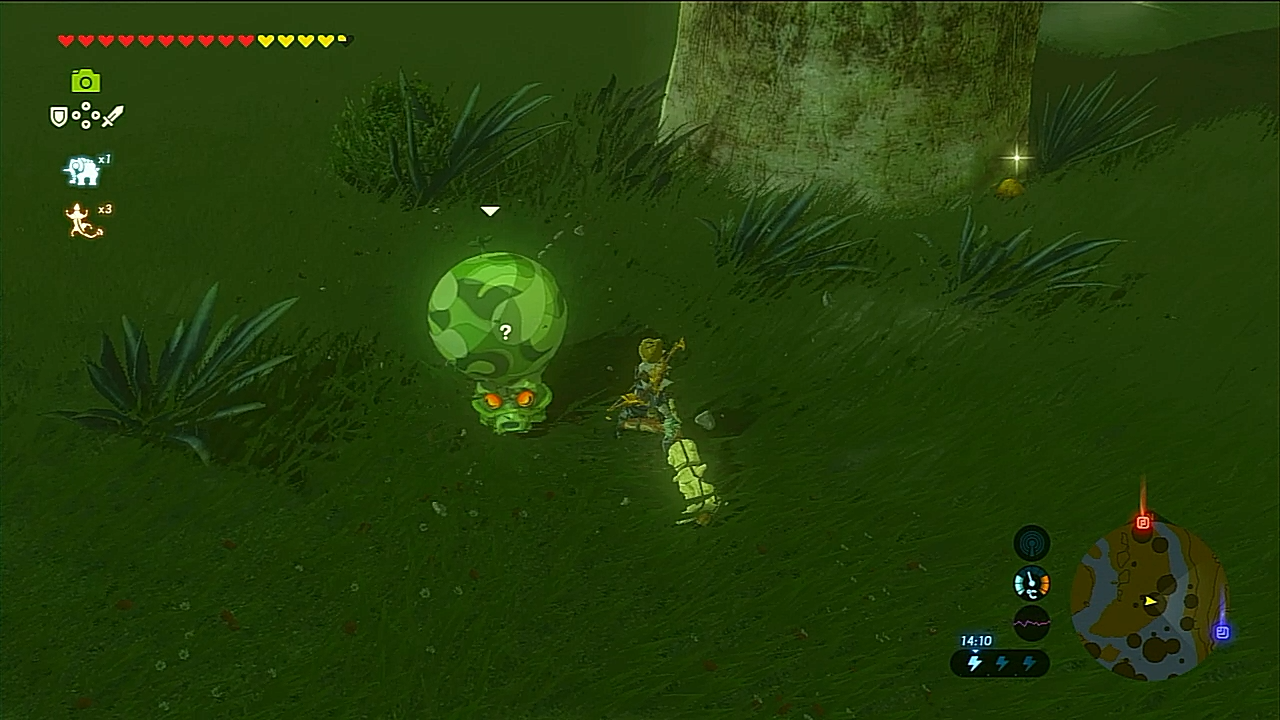
Task: Select the green Camera rune icon
Action: tap(86, 81)
